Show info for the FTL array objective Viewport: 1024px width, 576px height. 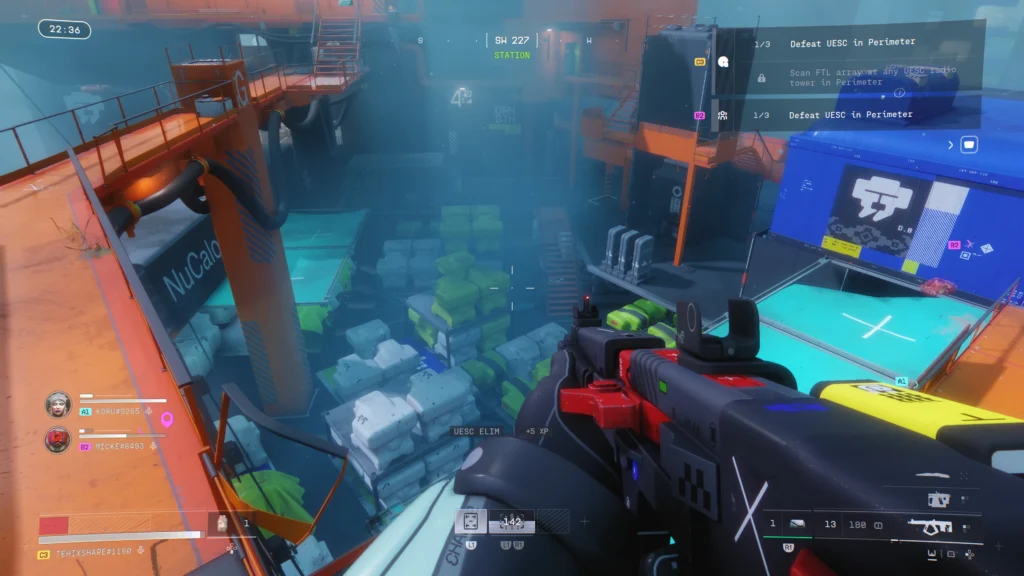point(898,93)
